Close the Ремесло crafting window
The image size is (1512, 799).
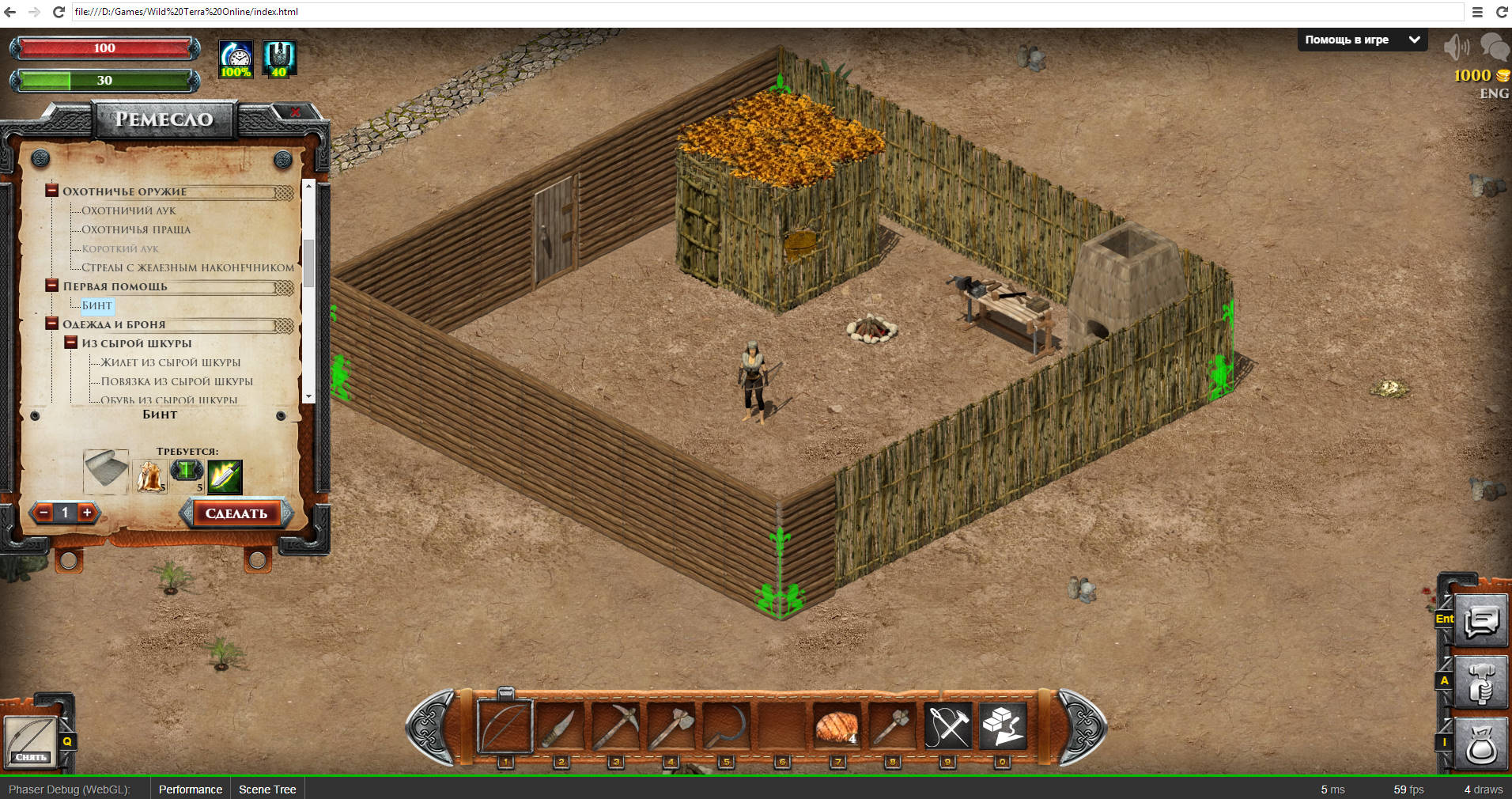295,113
